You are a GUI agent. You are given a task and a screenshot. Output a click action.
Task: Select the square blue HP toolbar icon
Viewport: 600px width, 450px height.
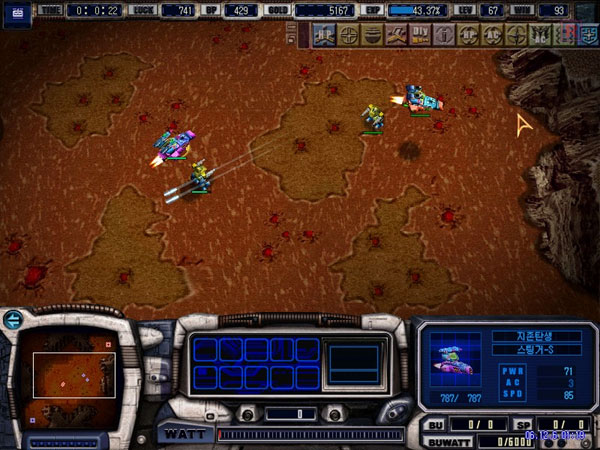(x=322, y=34)
